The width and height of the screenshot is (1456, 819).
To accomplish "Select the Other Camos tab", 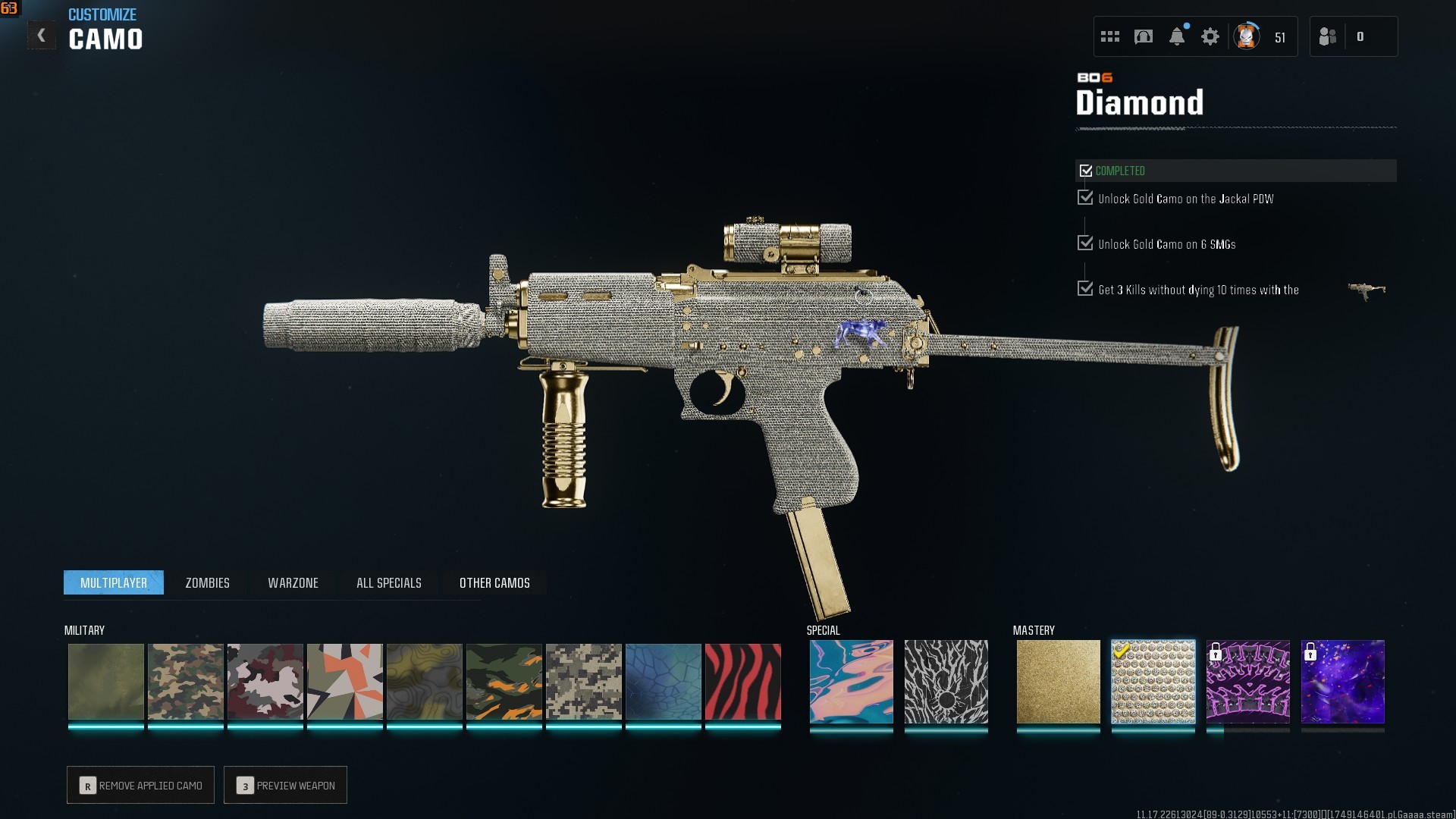I will (x=494, y=582).
